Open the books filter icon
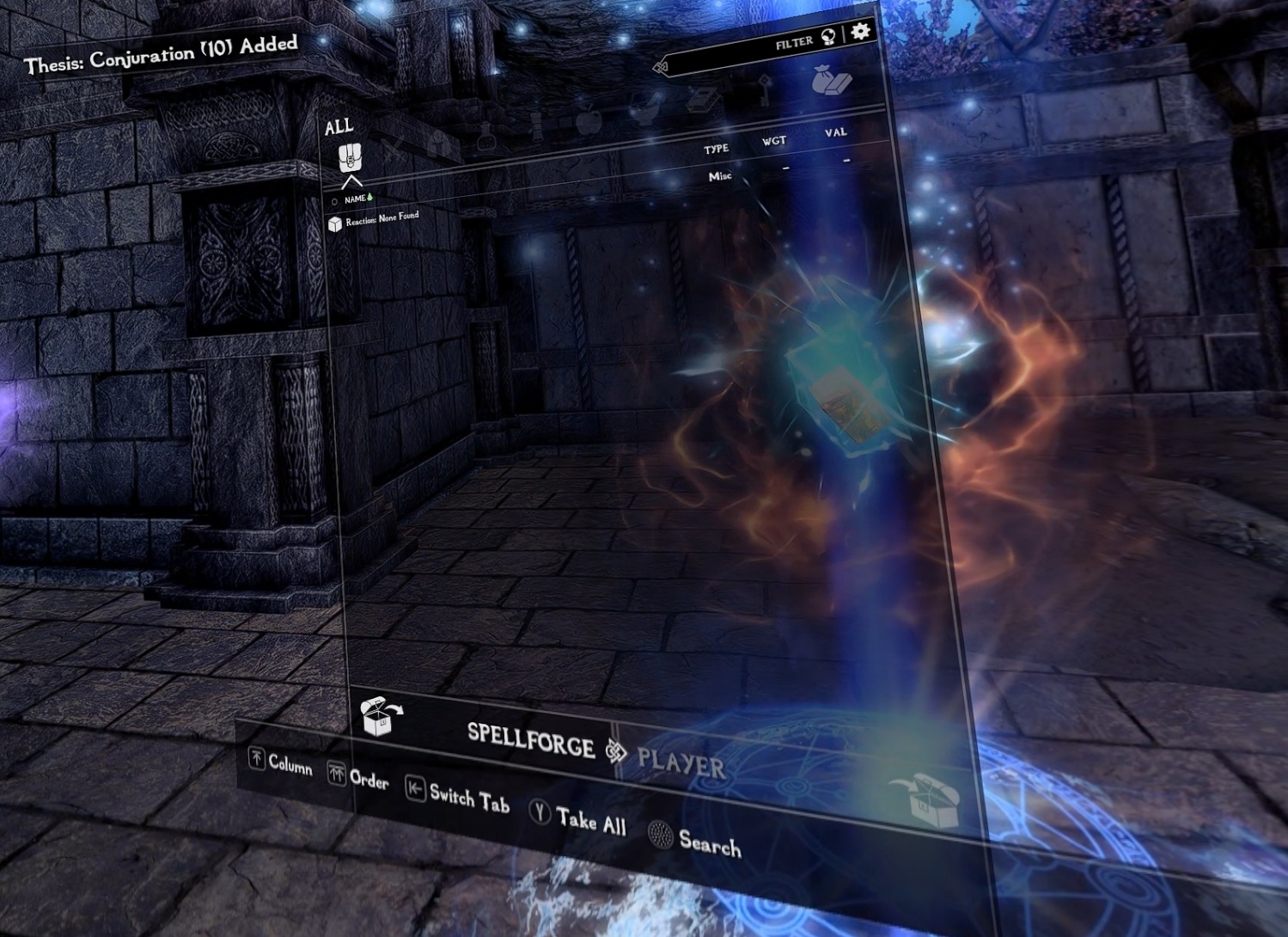 click(x=701, y=101)
